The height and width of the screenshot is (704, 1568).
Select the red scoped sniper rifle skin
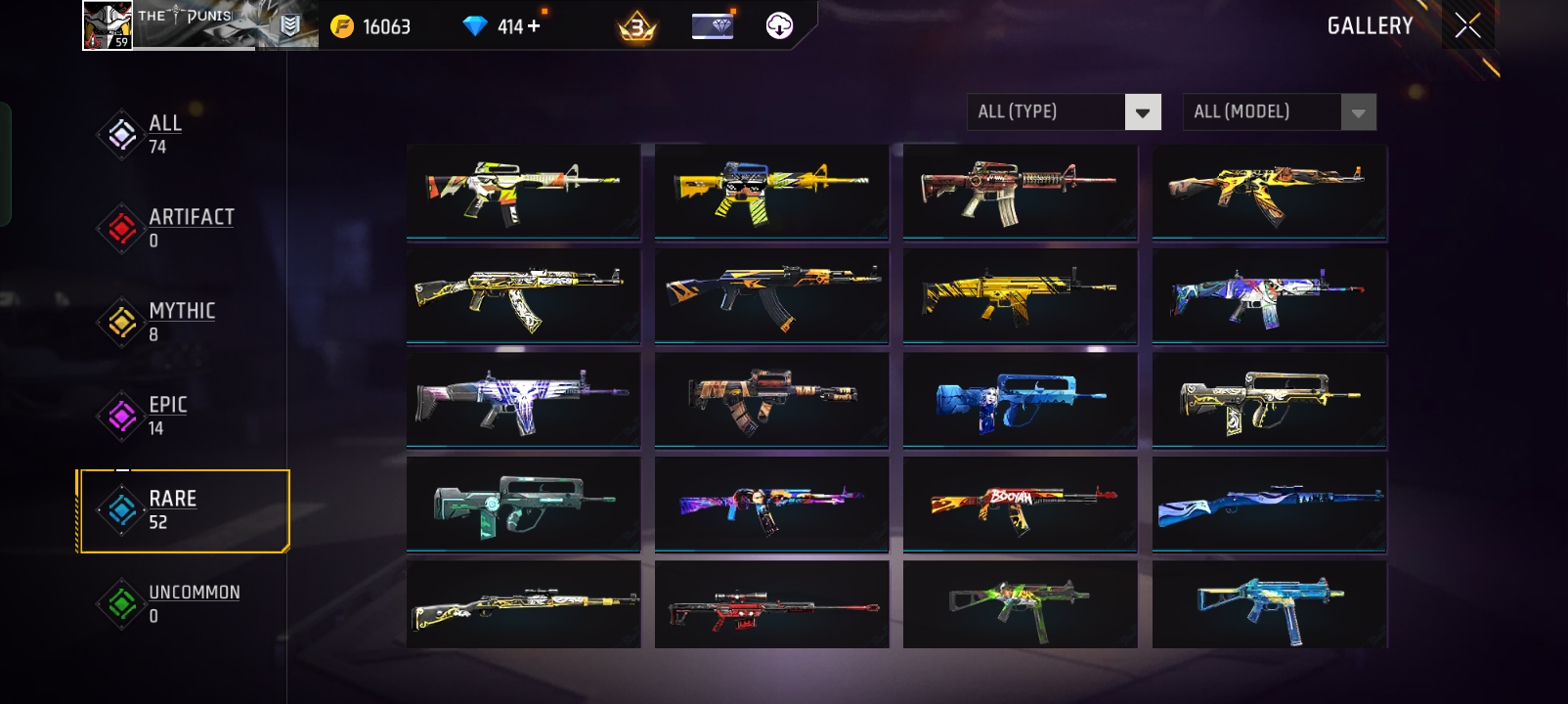point(771,604)
